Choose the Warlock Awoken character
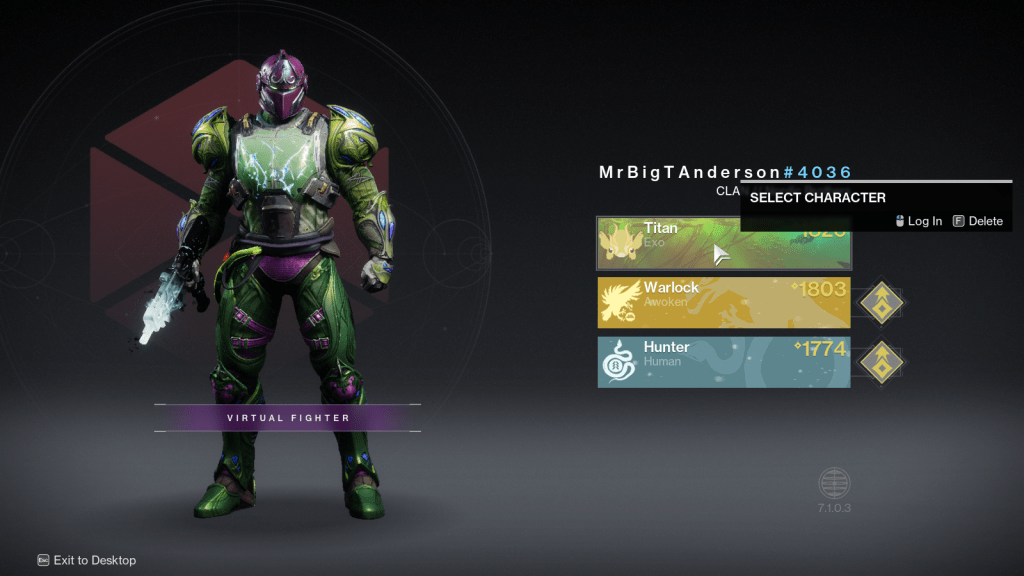This screenshot has height=576, width=1024. point(724,302)
